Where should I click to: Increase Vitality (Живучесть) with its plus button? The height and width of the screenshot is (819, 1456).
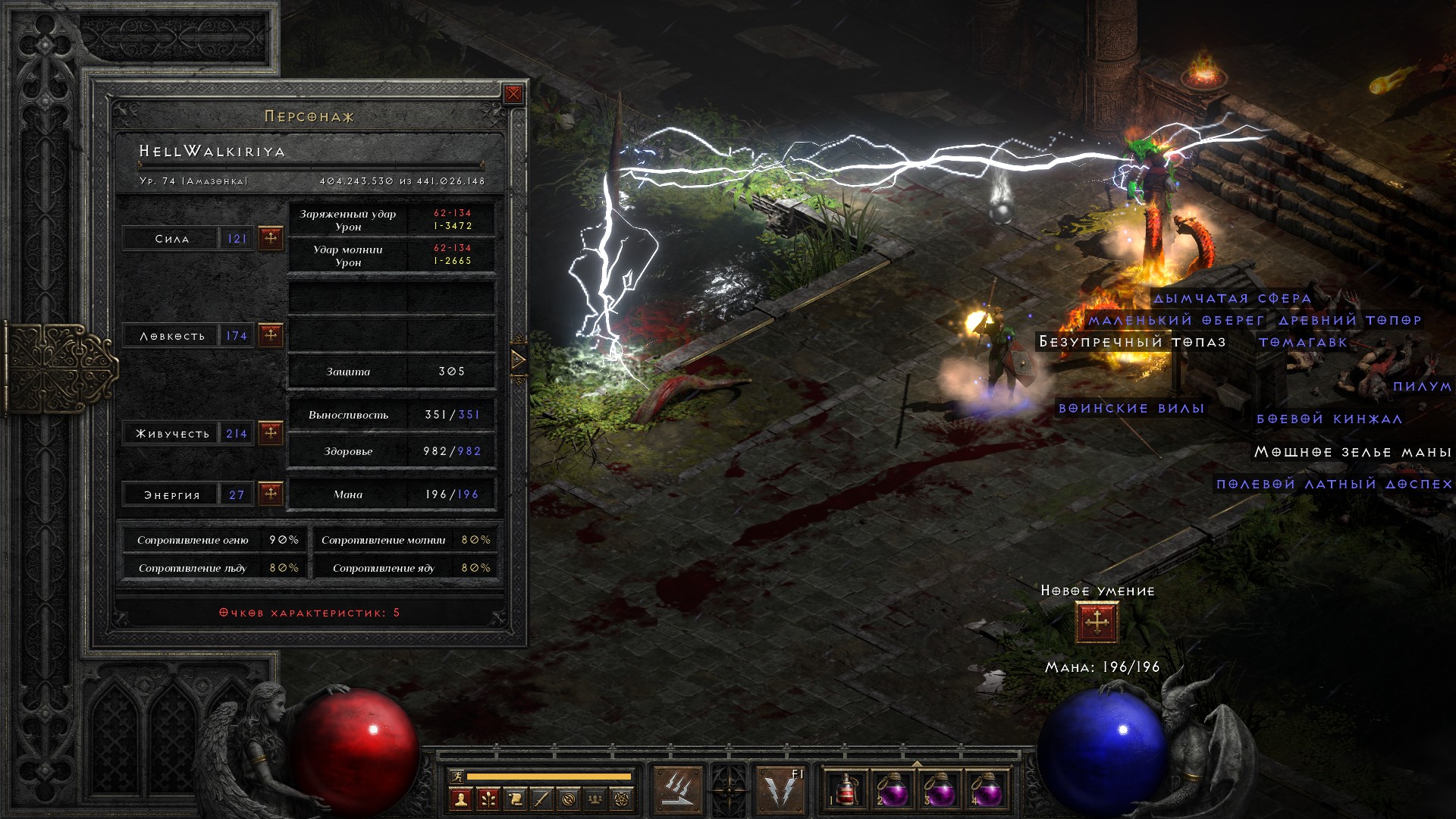pos(271,433)
